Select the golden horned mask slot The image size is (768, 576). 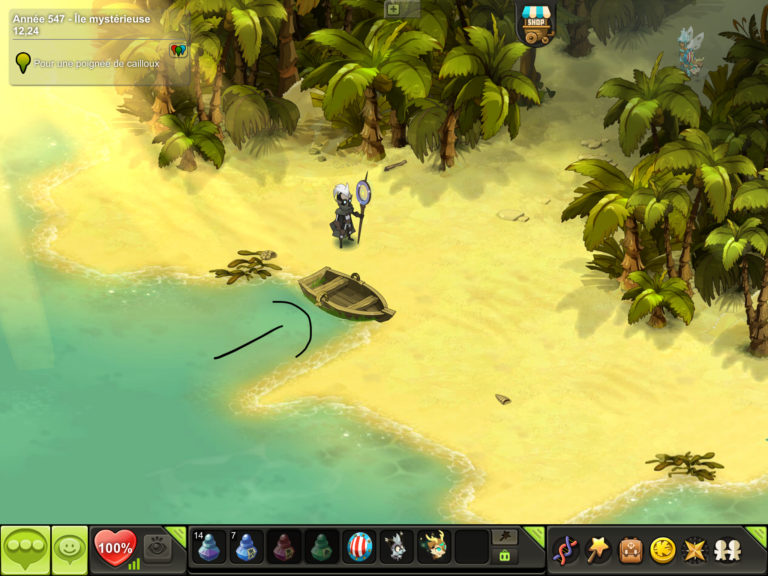pyautogui.click(x=434, y=547)
